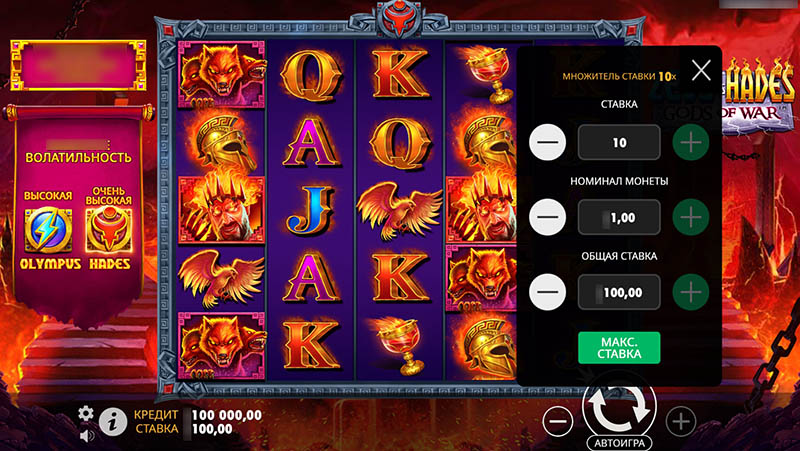Decrease the ОБЩАЯ СТАВКА total bet

click(548, 292)
